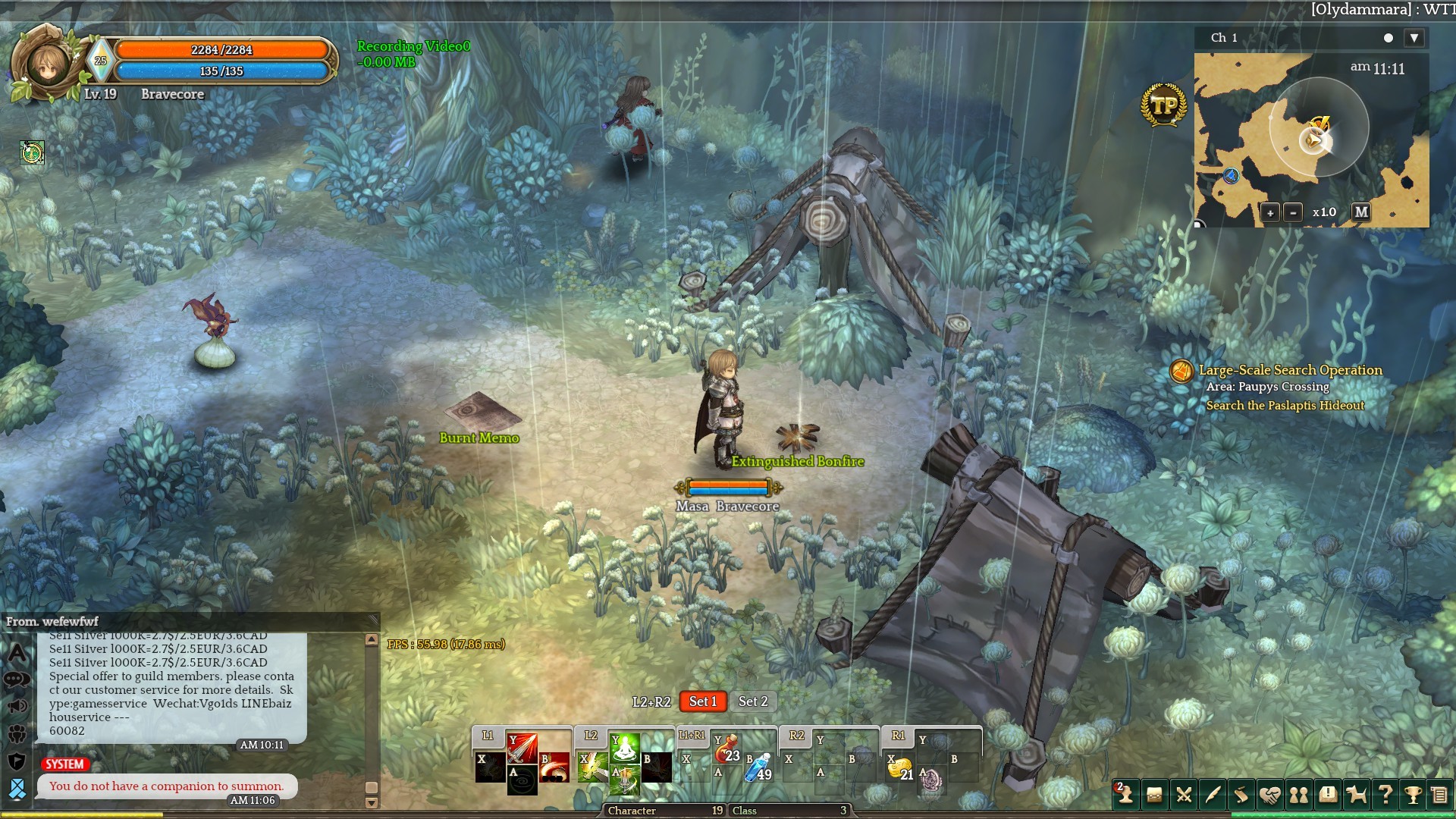The image size is (1456, 819).
Task: Select the Large-Scale Search Operation quest tracker
Action: [x=1290, y=370]
